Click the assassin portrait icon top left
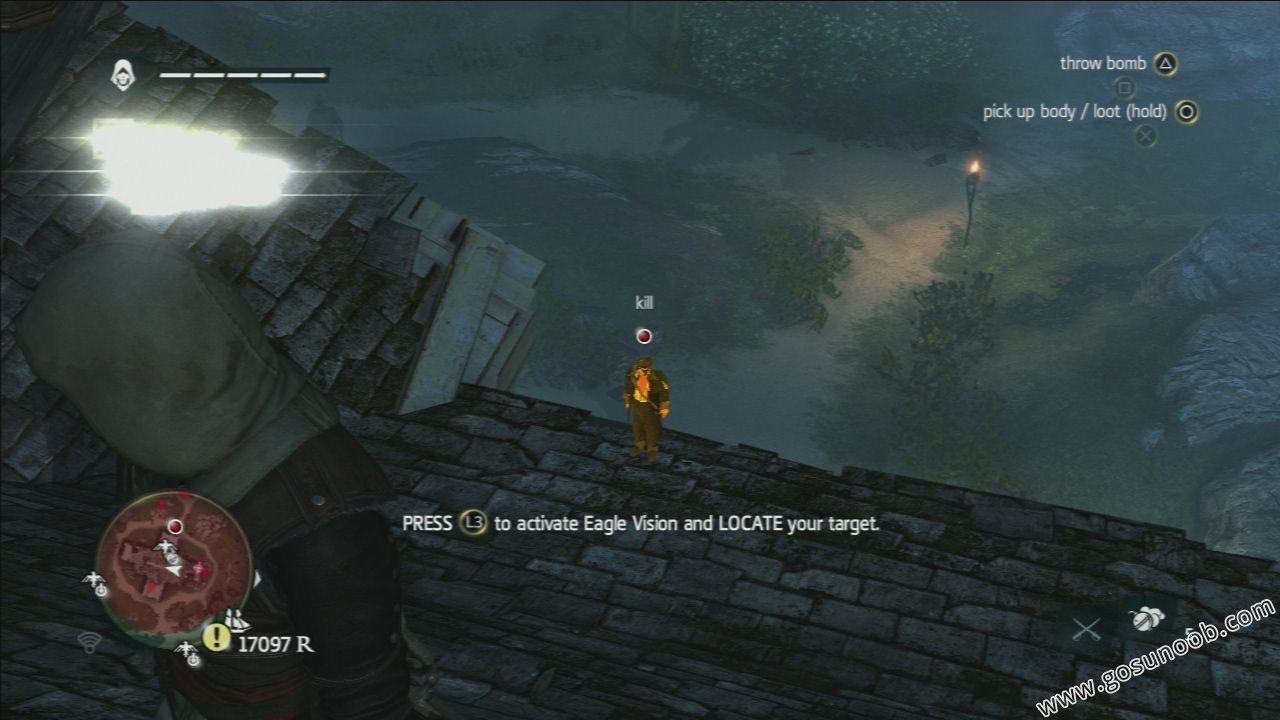The width and height of the screenshot is (1280, 720). (124, 74)
